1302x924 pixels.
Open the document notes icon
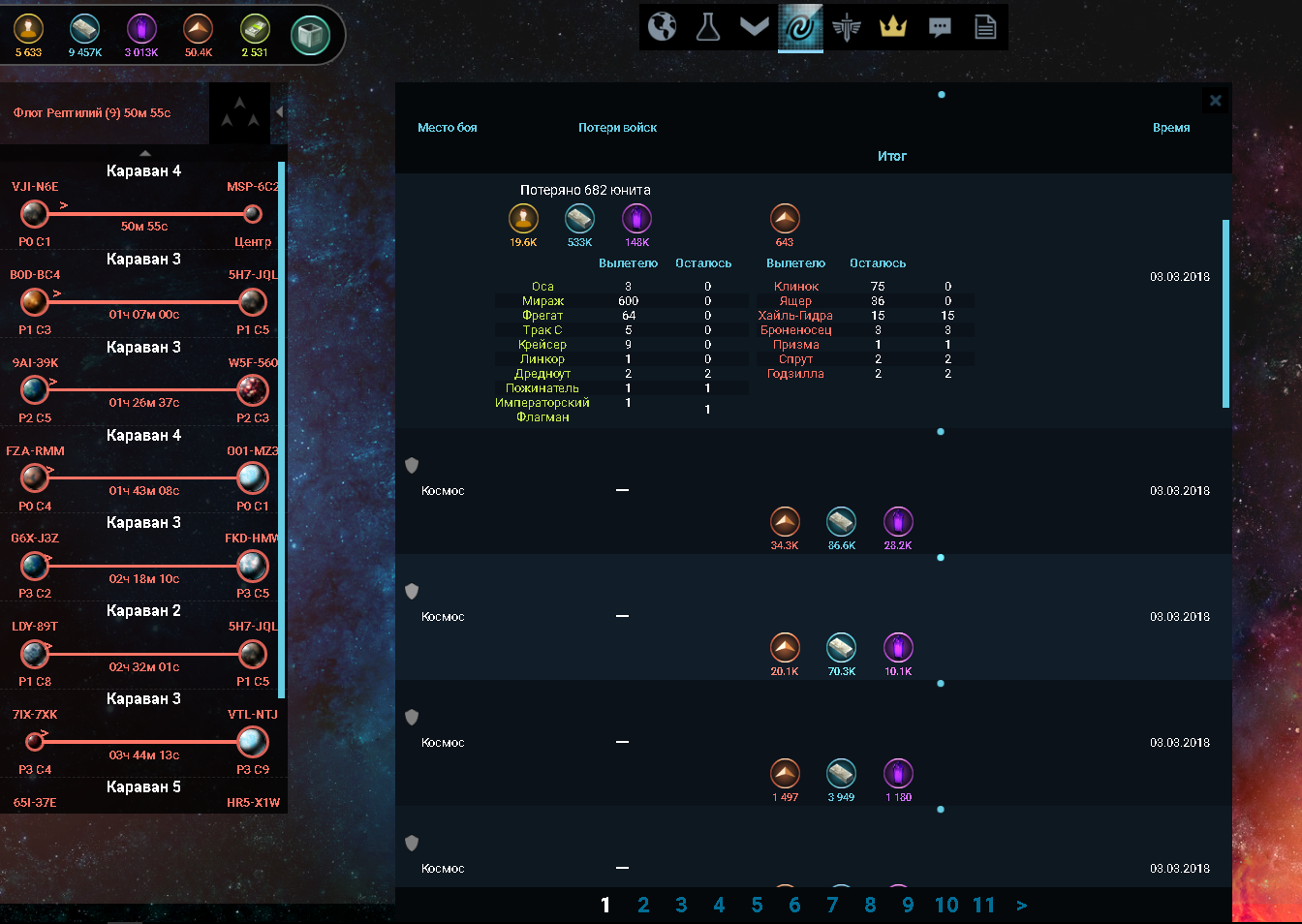(985, 27)
